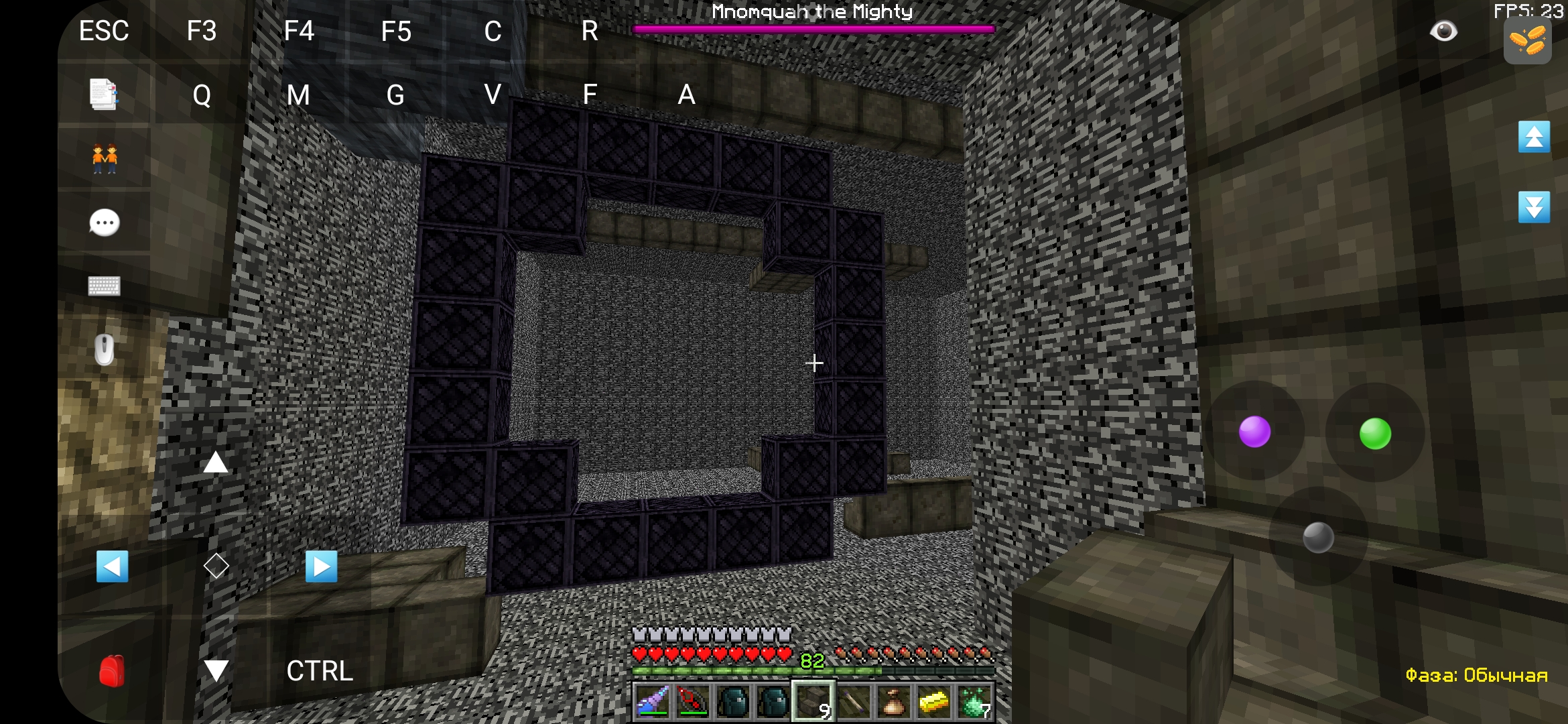Select the red bow hotbar slot
The width and height of the screenshot is (1568, 724).
tap(693, 701)
